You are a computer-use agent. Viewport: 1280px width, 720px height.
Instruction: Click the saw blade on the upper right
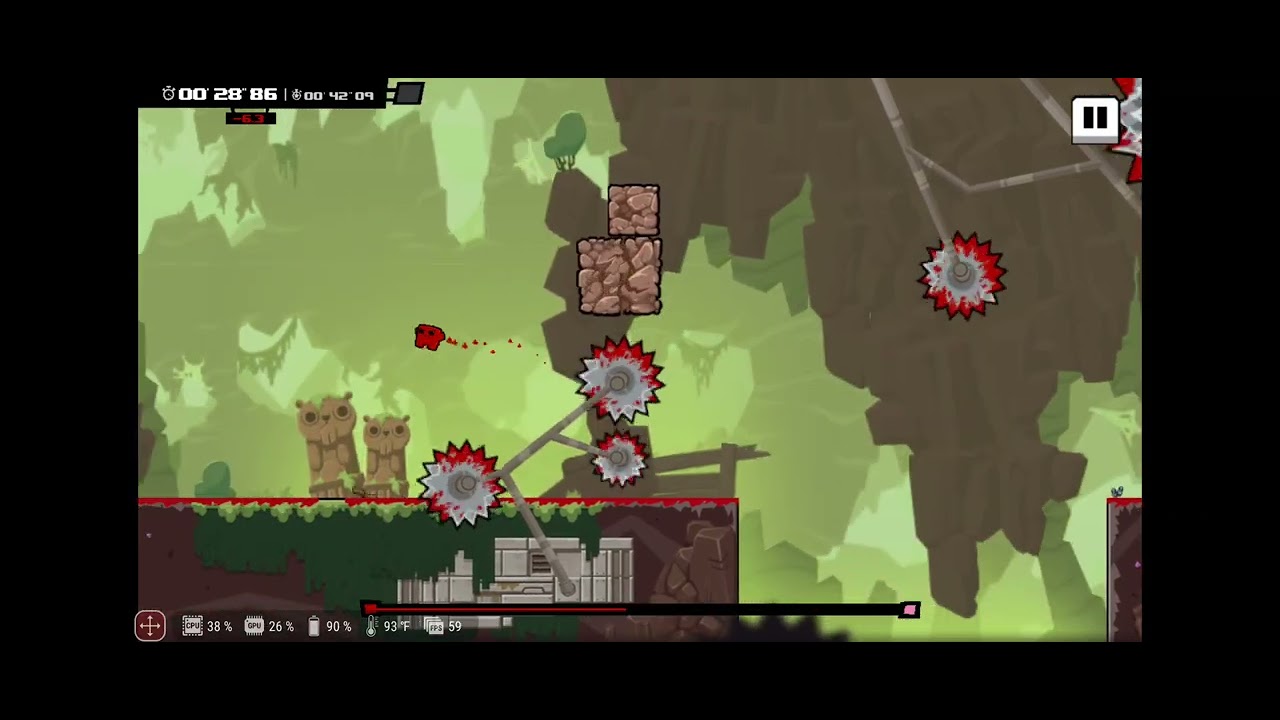[961, 275]
